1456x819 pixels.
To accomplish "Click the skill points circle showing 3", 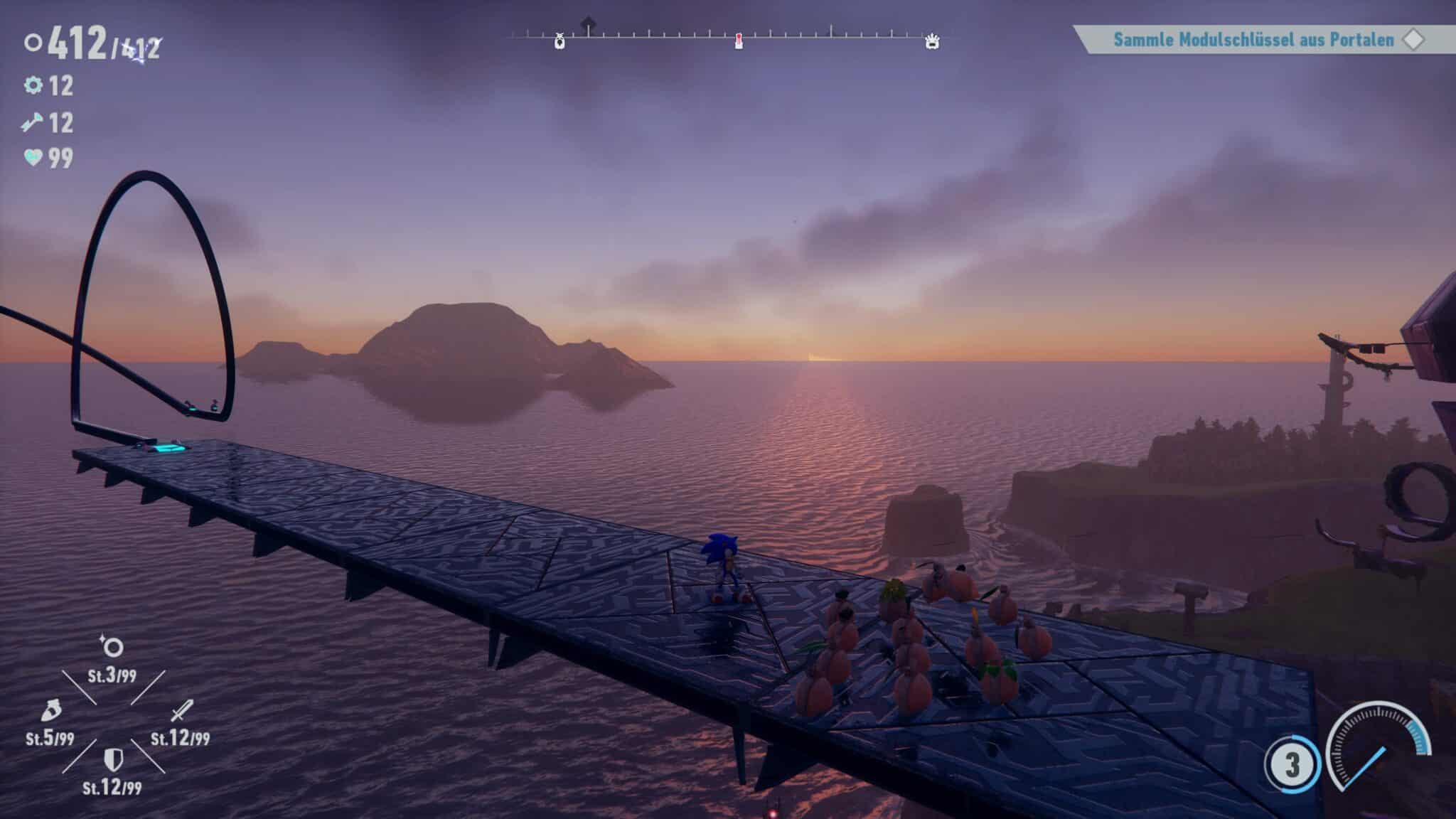I will point(1292,765).
